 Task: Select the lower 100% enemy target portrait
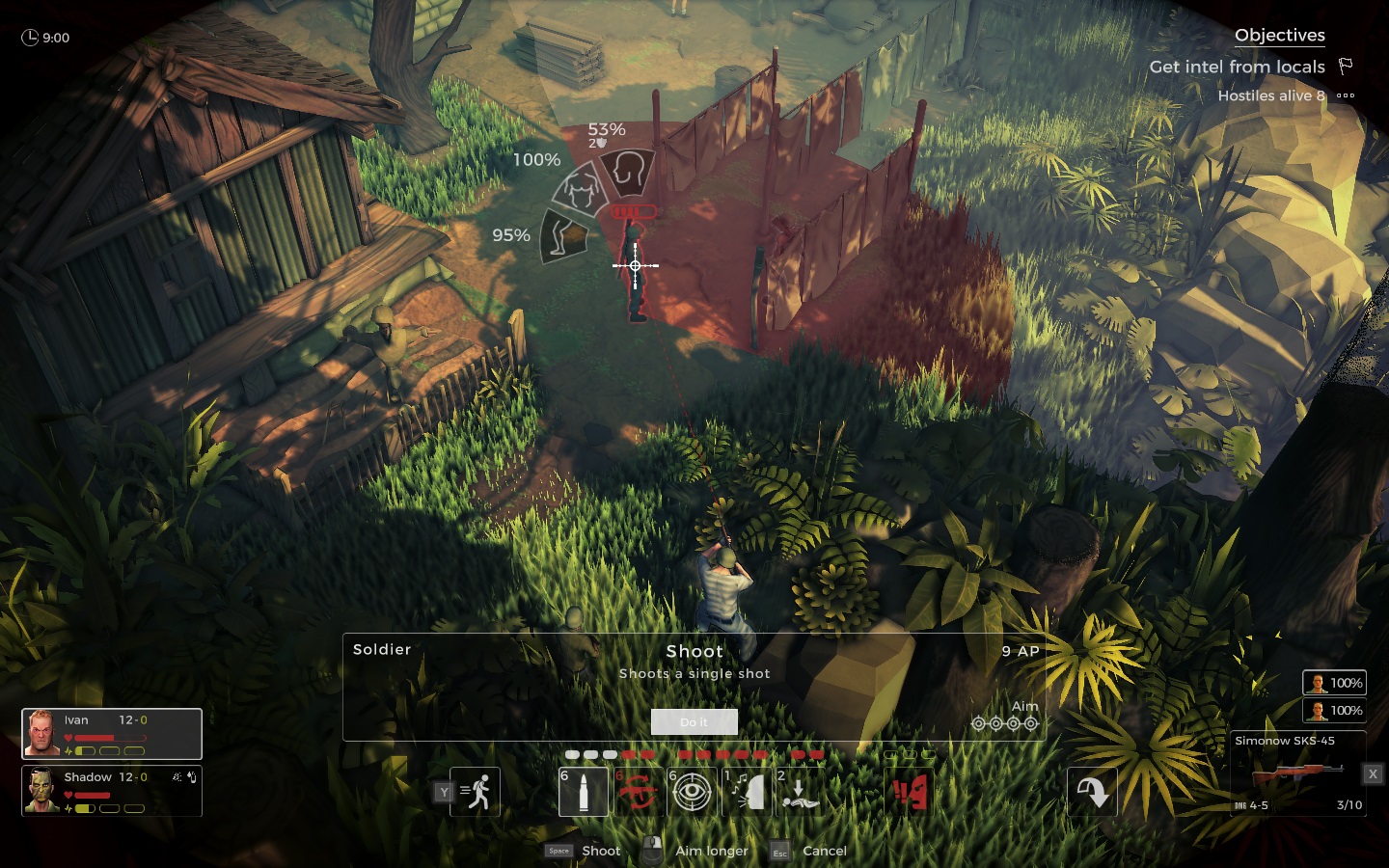point(1334,711)
